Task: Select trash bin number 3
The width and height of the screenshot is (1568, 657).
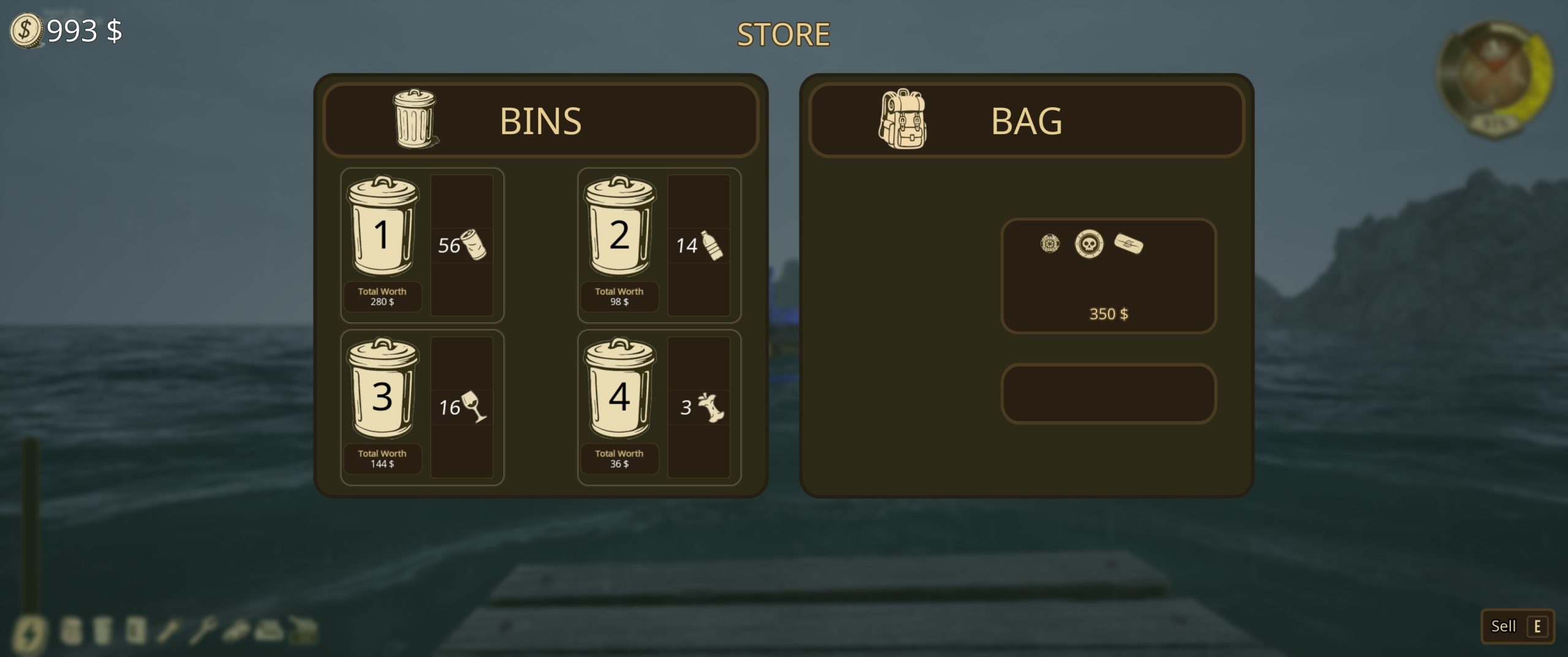Action: [382, 389]
